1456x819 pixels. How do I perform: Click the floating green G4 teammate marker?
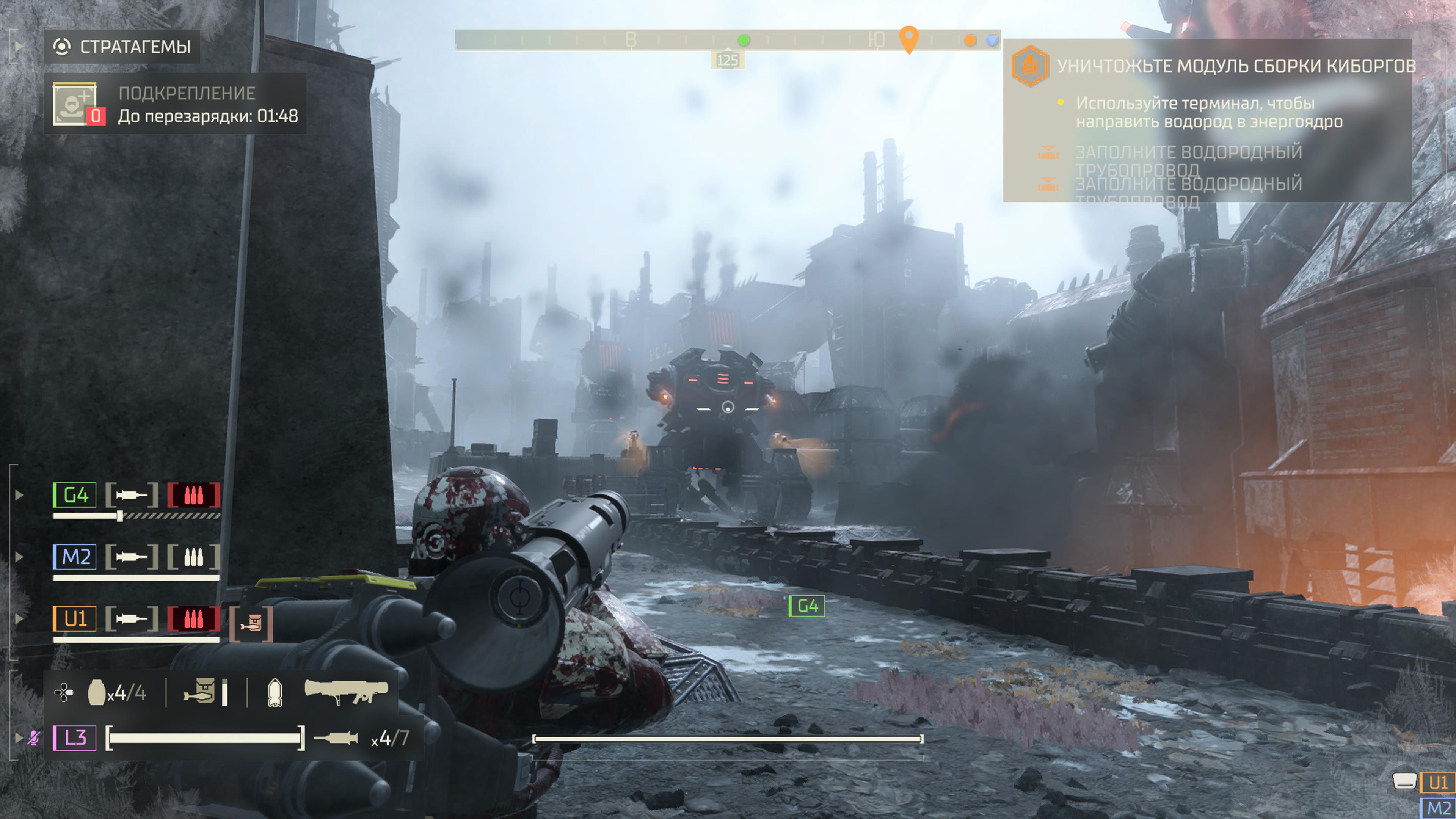click(x=806, y=607)
